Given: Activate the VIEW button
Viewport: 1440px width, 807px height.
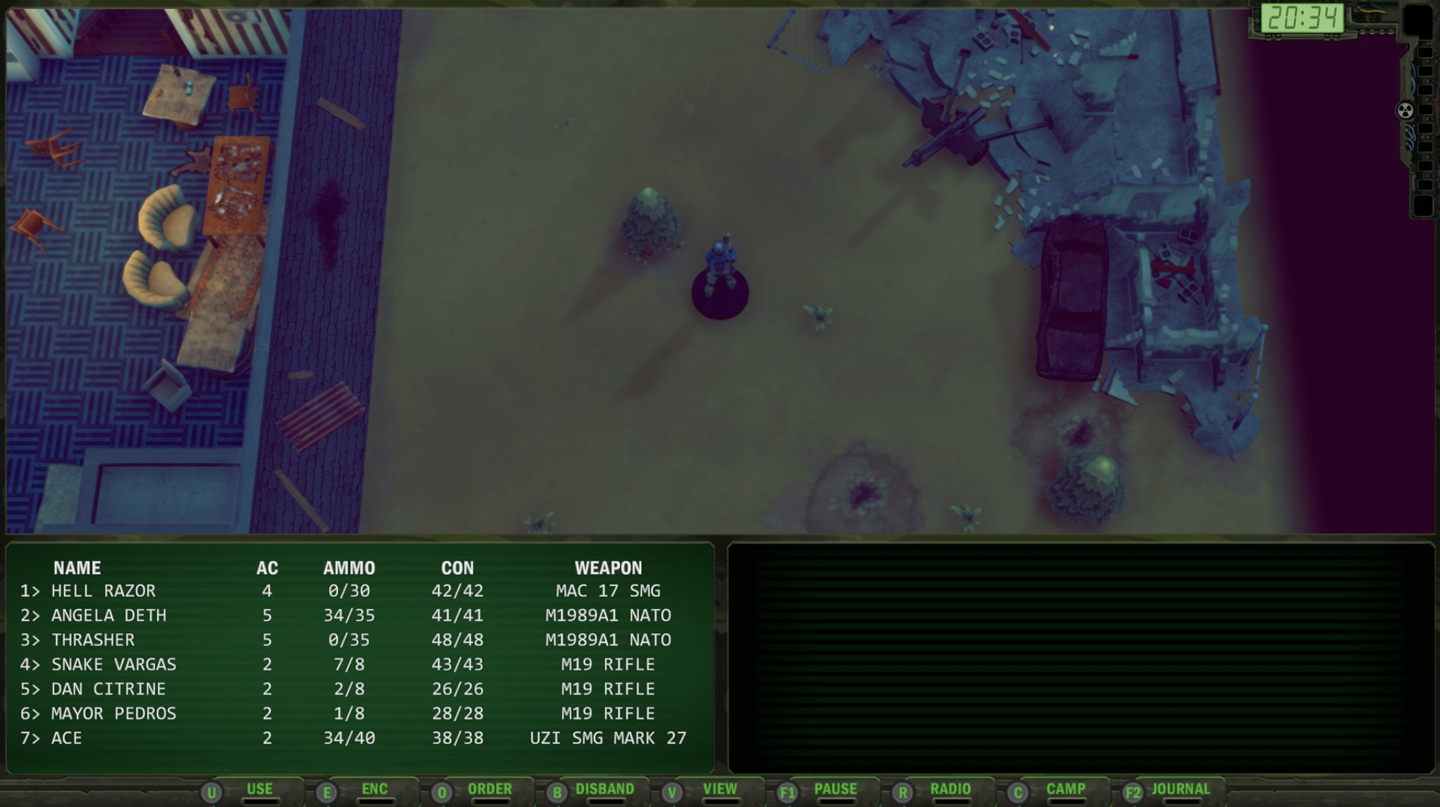Looking at the screenshot, I should coord(719,790).
